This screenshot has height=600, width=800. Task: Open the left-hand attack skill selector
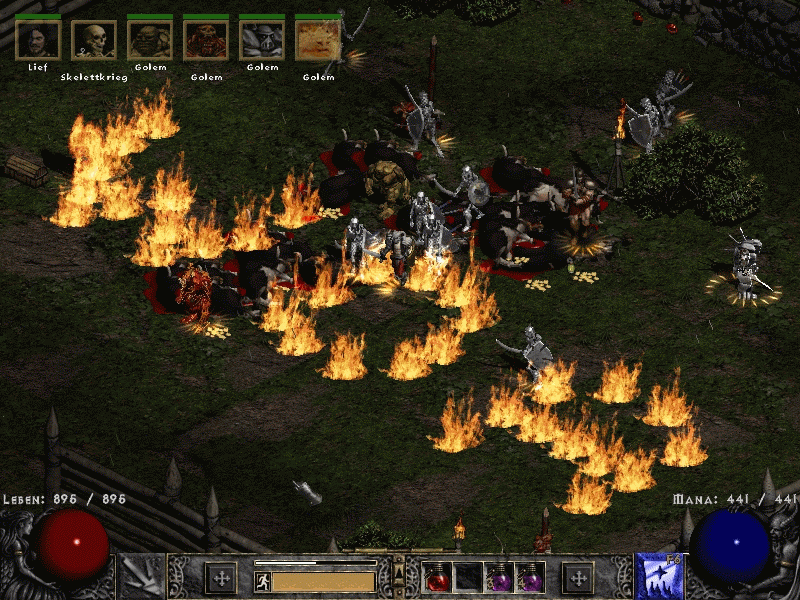(141, 577)
